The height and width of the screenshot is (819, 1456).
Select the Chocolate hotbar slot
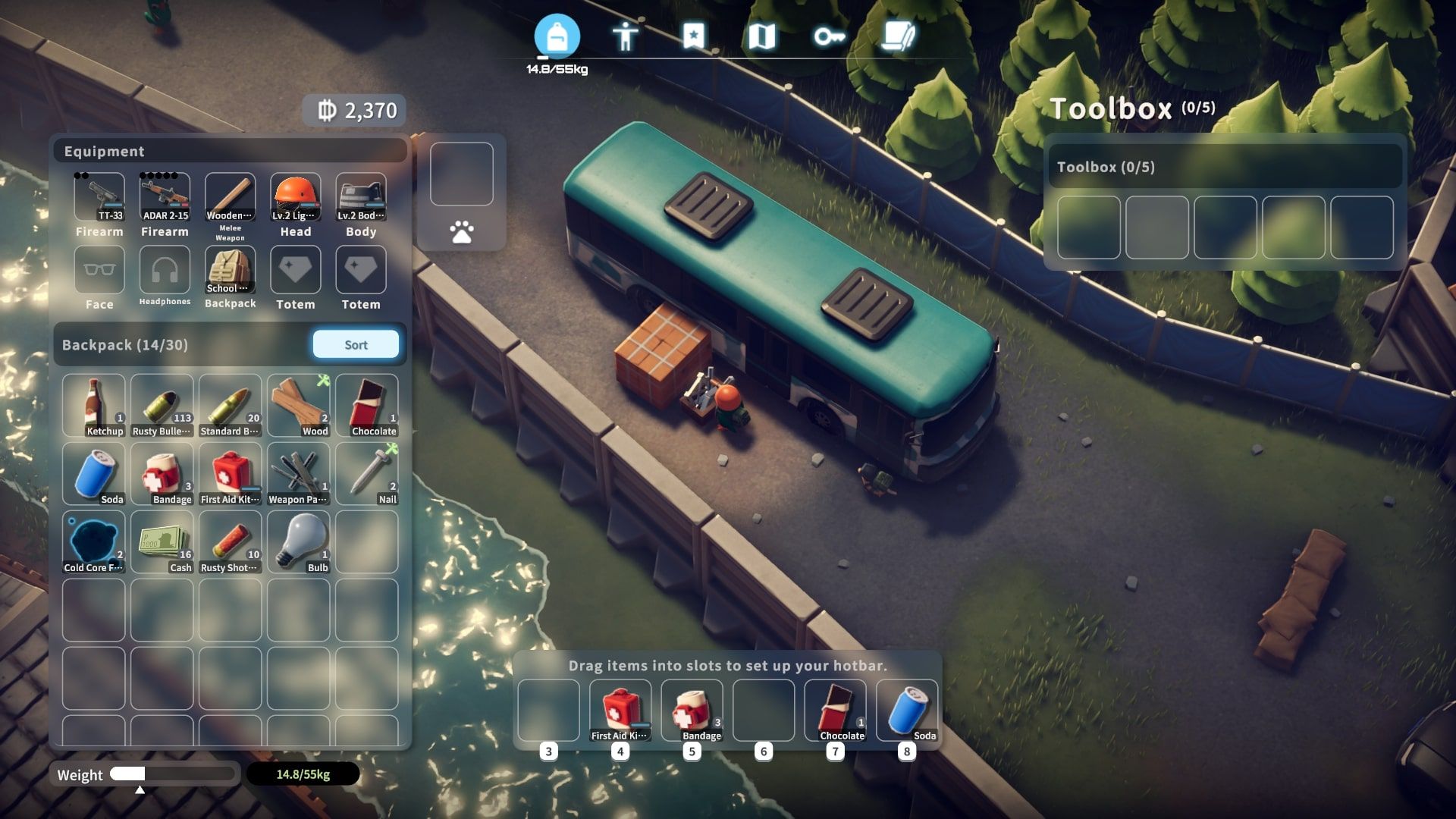click(835, 711)
